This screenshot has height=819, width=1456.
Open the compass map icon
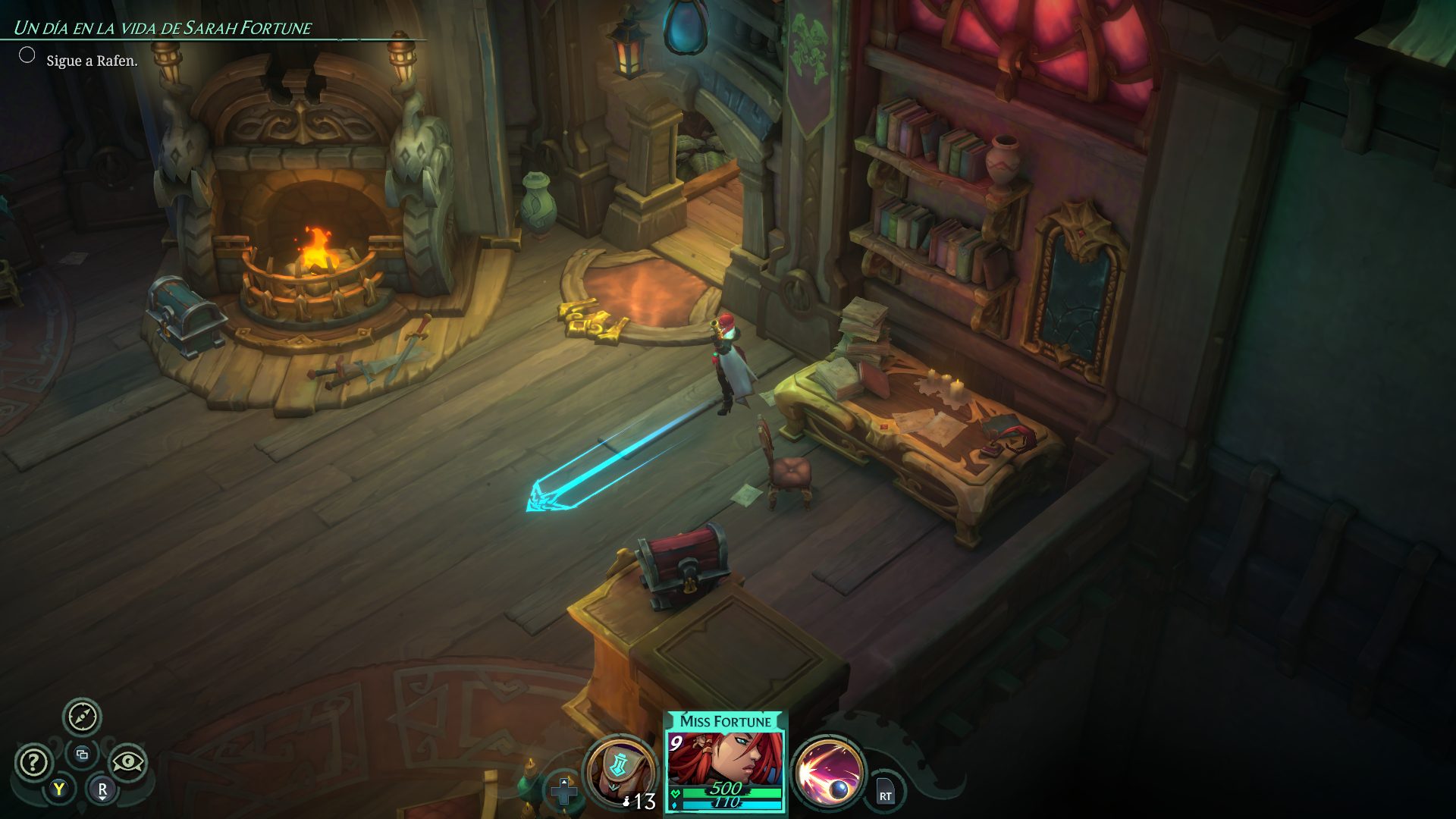coord(82,717)
